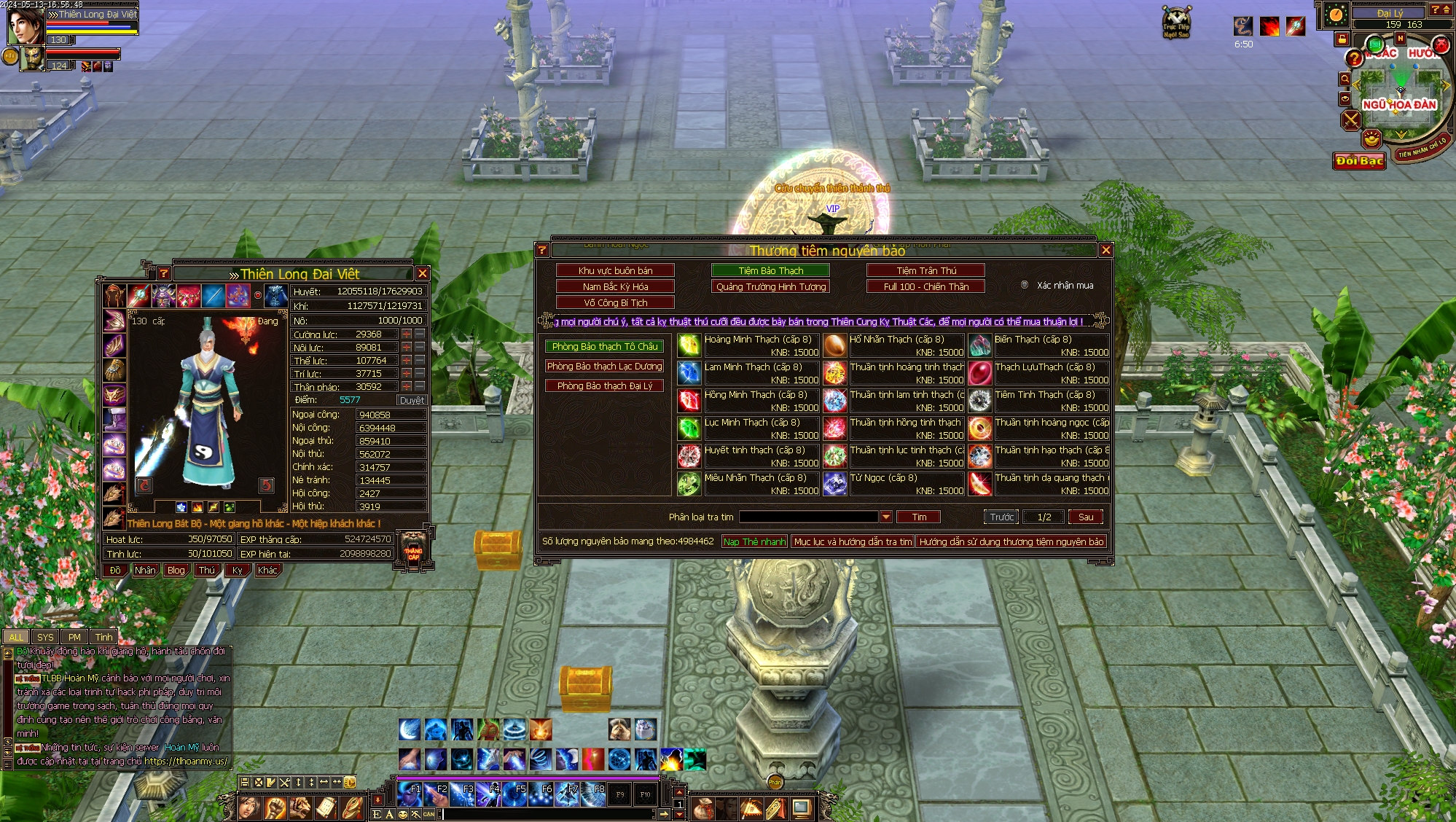Click the Nạp Thẻ nhanh link

pyautogui.click(x=754, y=541)
